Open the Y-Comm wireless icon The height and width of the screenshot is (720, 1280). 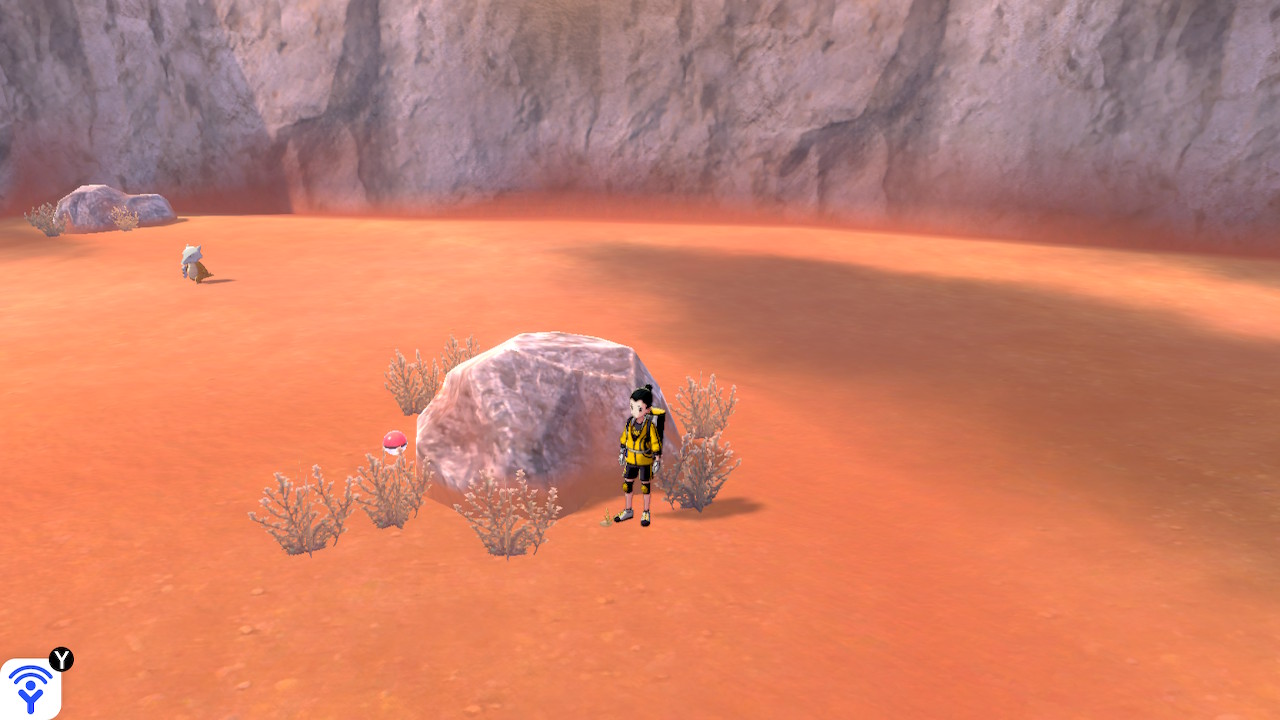30,688
